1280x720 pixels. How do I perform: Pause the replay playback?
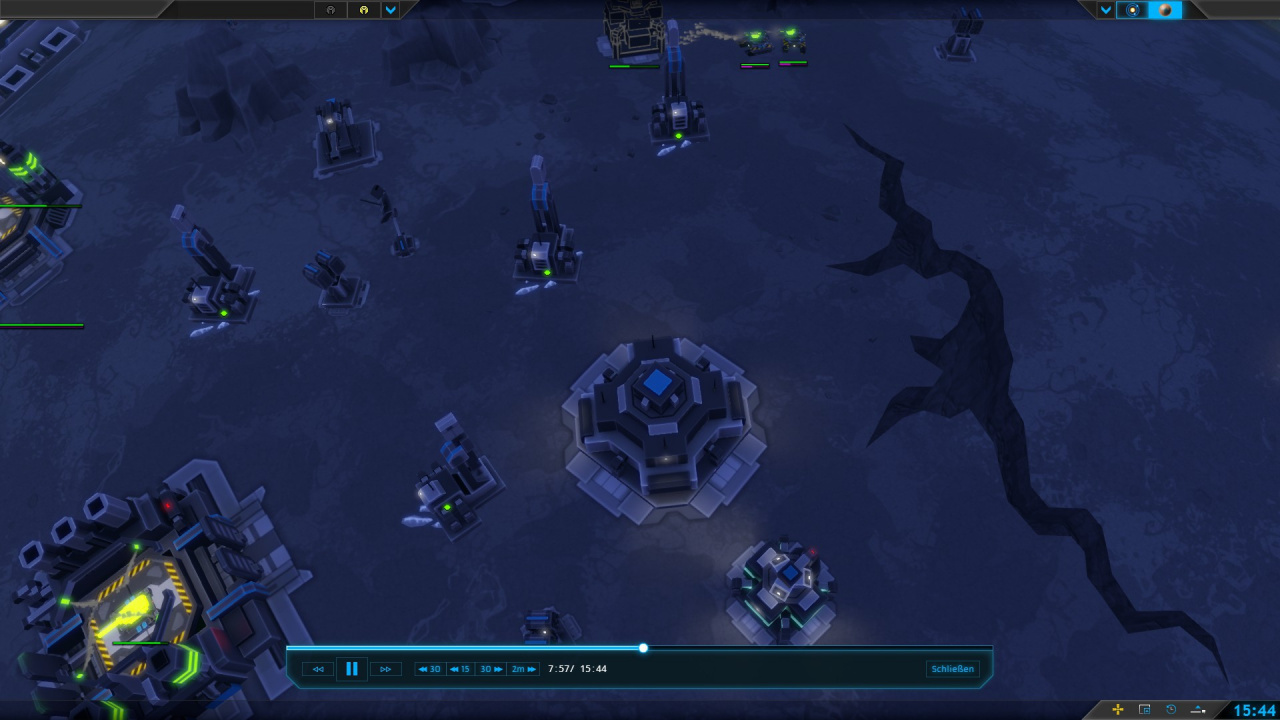pos(352,669)
